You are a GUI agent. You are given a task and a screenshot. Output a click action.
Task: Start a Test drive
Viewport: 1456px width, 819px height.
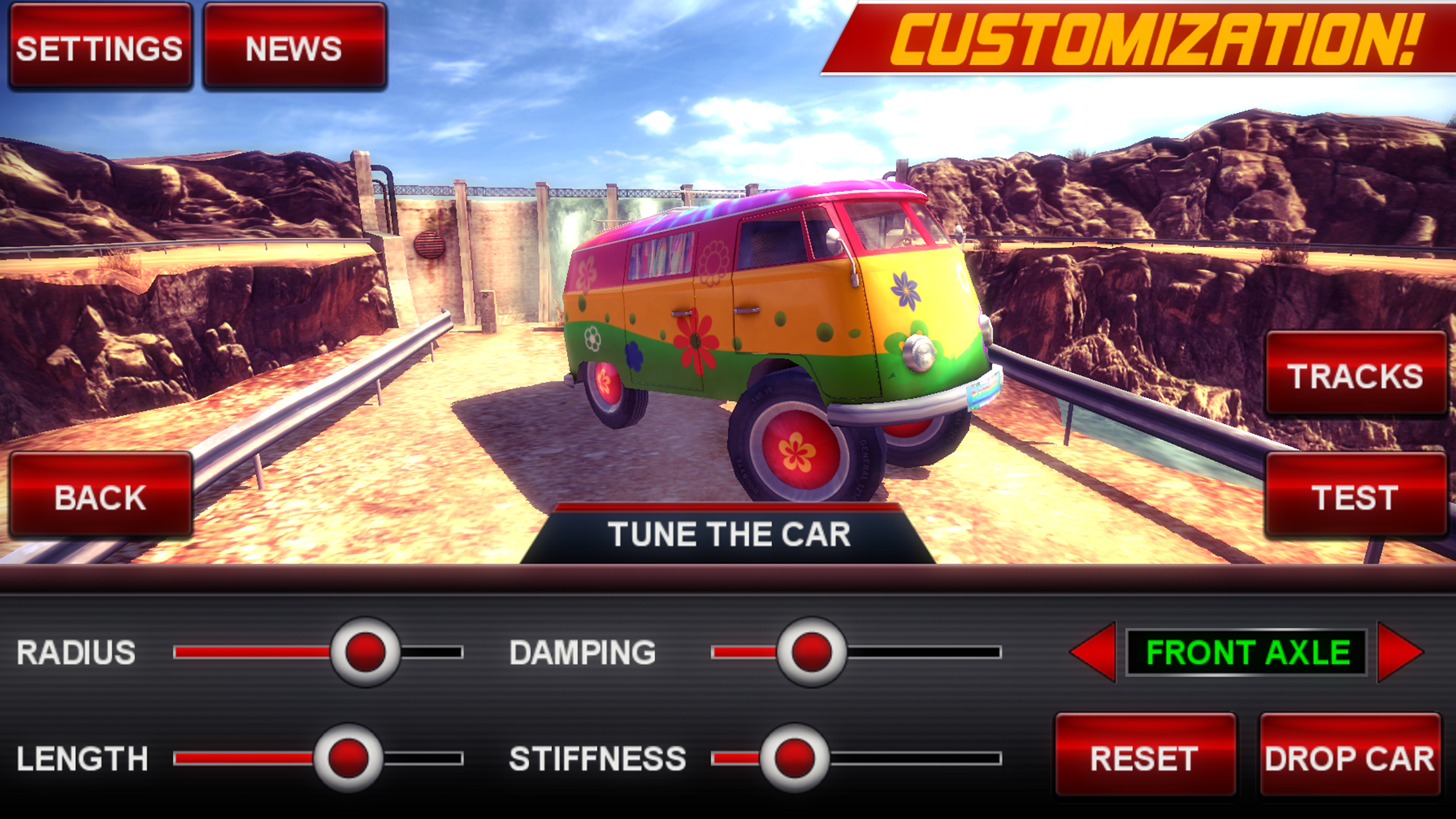pyautogui.click(x=1355, y=497)
